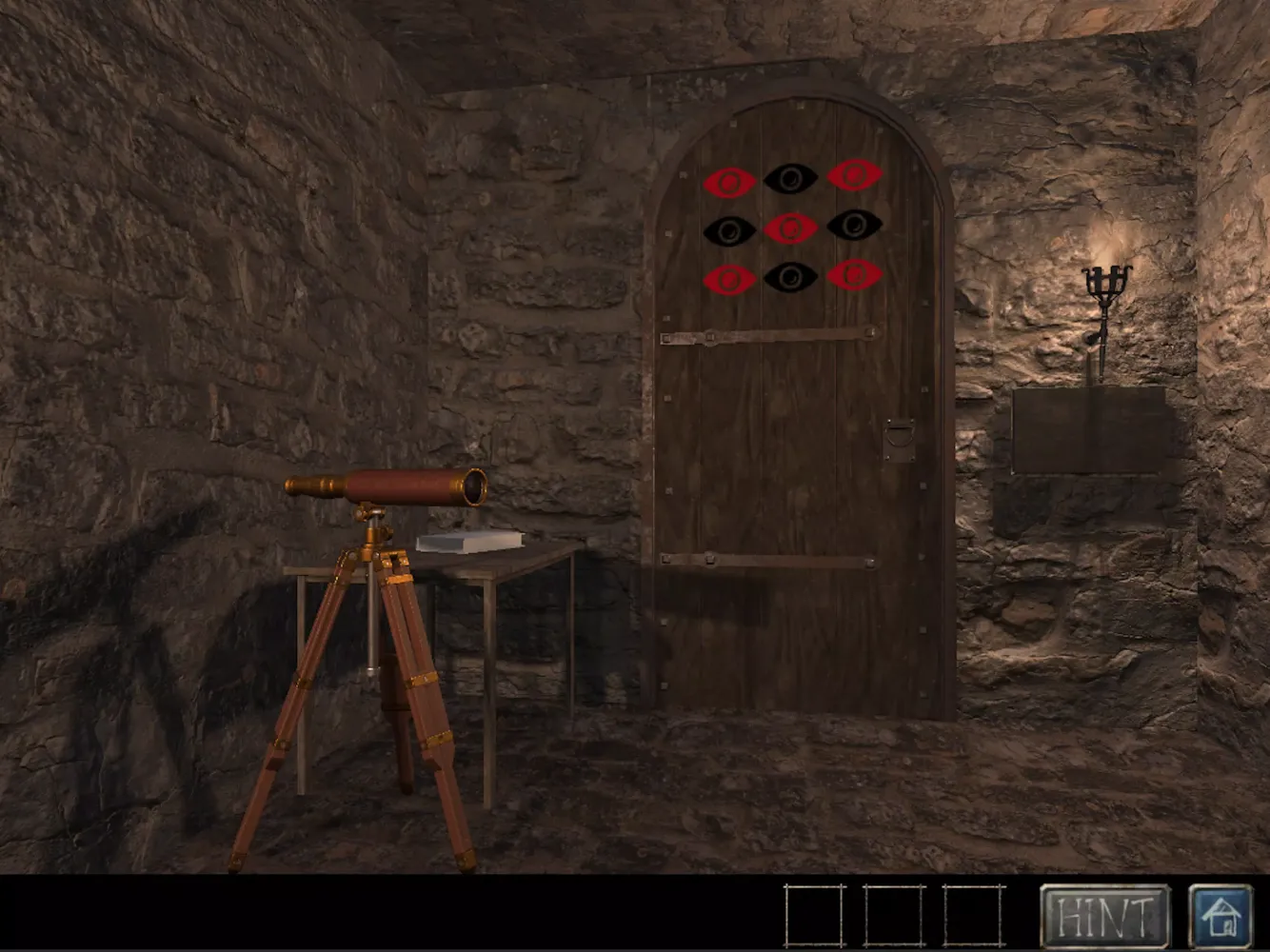Screen dimensions: 1270x952
Task: Click the middle-left black eye
Action: click(x=728, y=229)
